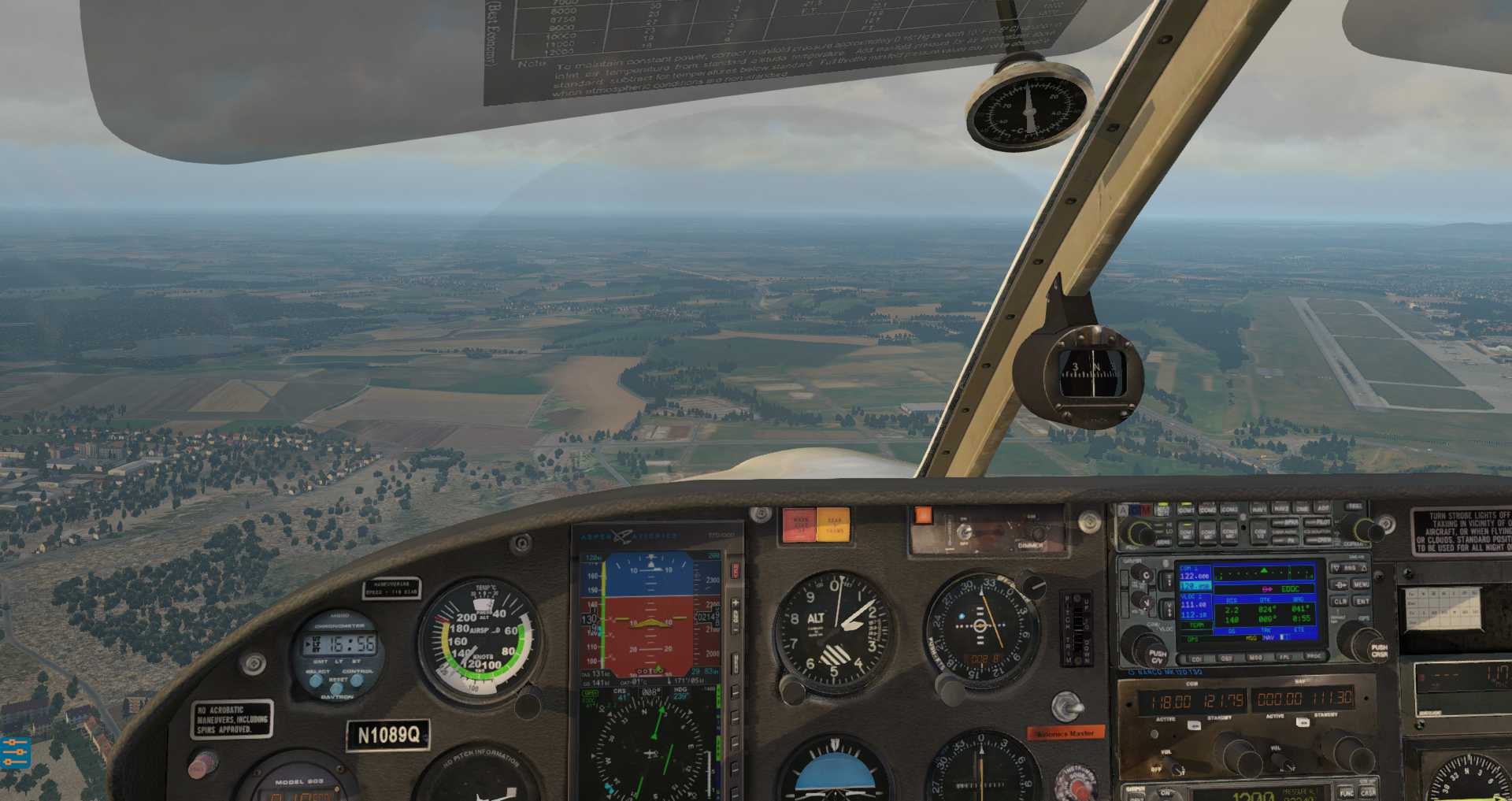Show GPS messages with the MSG button
The height and width of the screenshot is (801, 1512).
point(1255,658)
